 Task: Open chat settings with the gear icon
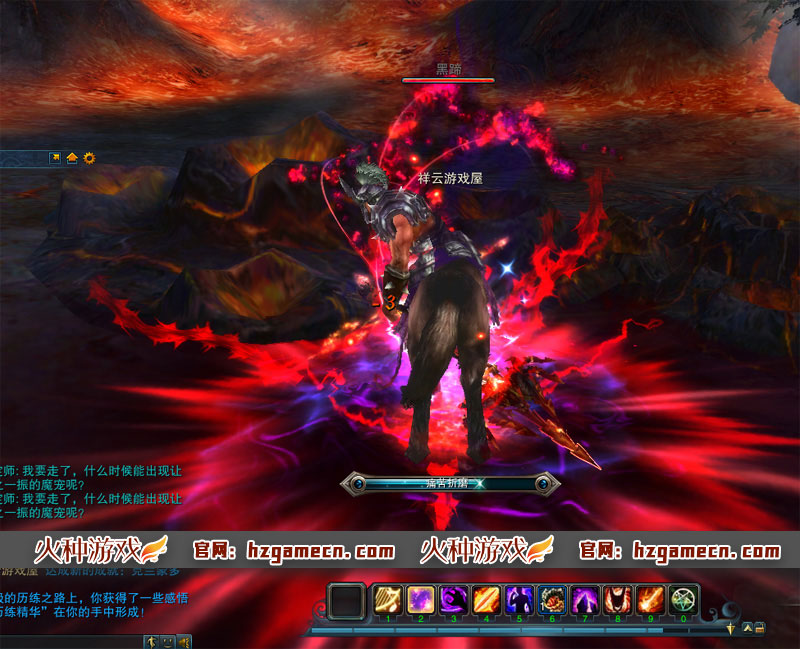tap(89, 158)
